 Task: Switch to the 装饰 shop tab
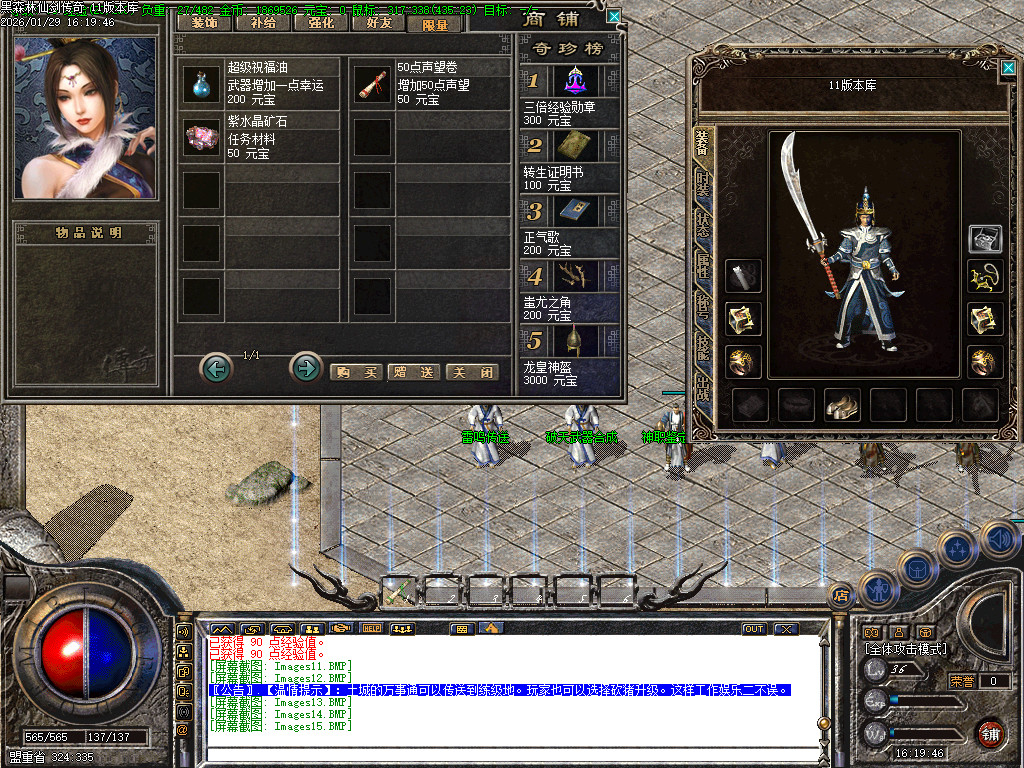[203, 23]
